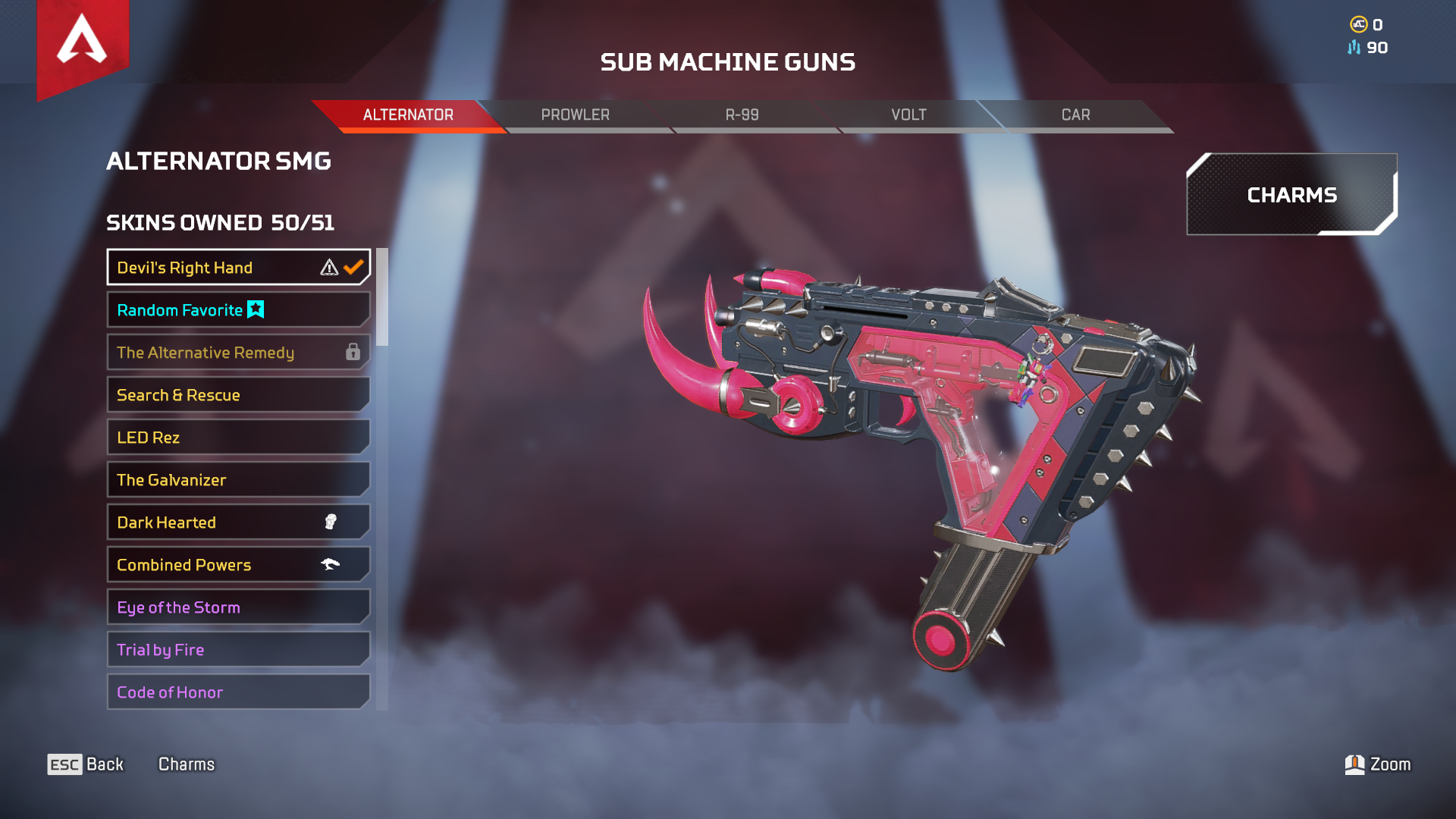Switch to the Prowler weapon tab
This screenshot has height=819, width=1456.
575,115
